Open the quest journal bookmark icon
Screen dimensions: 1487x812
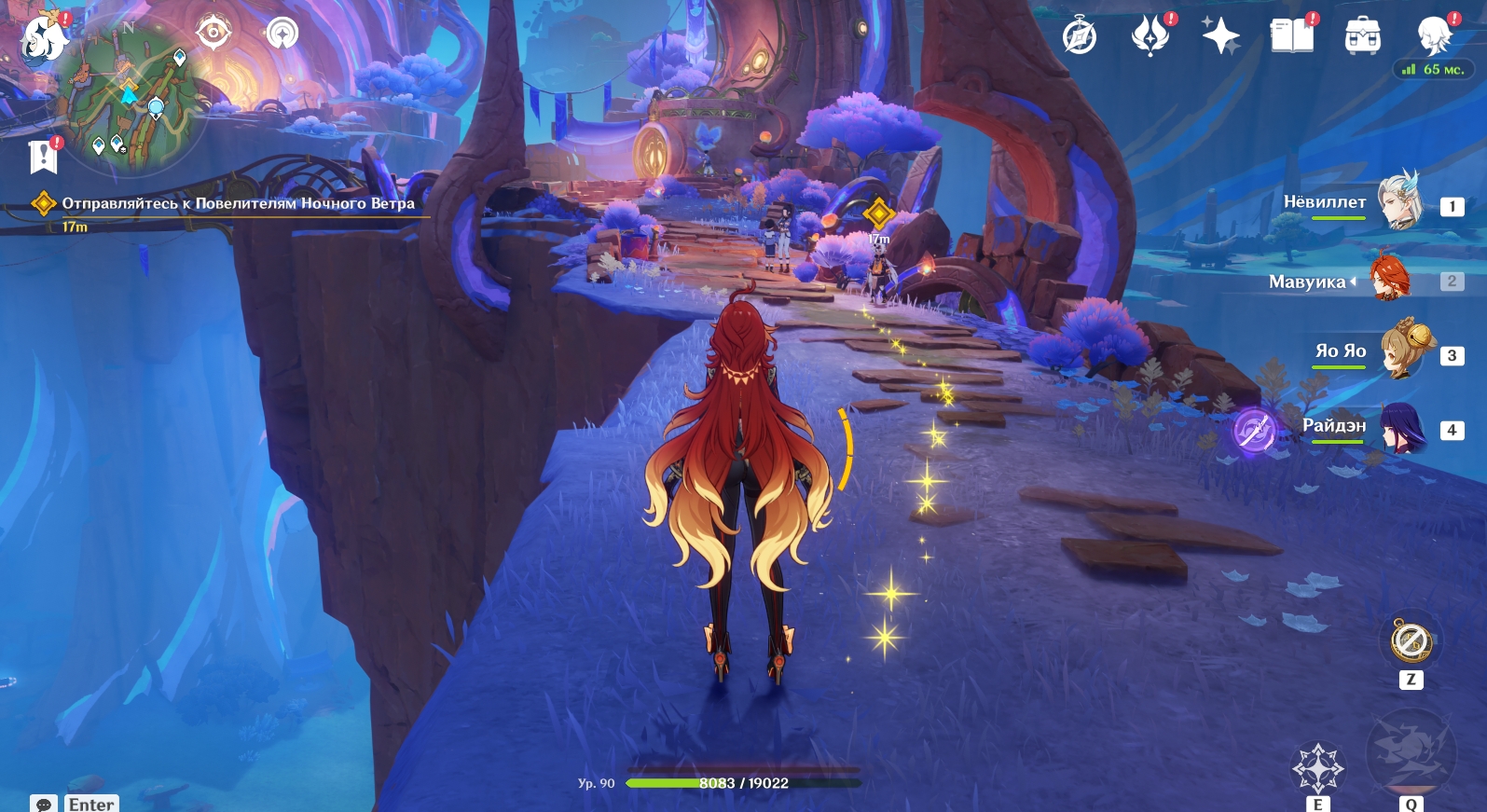tap(43, 156)
